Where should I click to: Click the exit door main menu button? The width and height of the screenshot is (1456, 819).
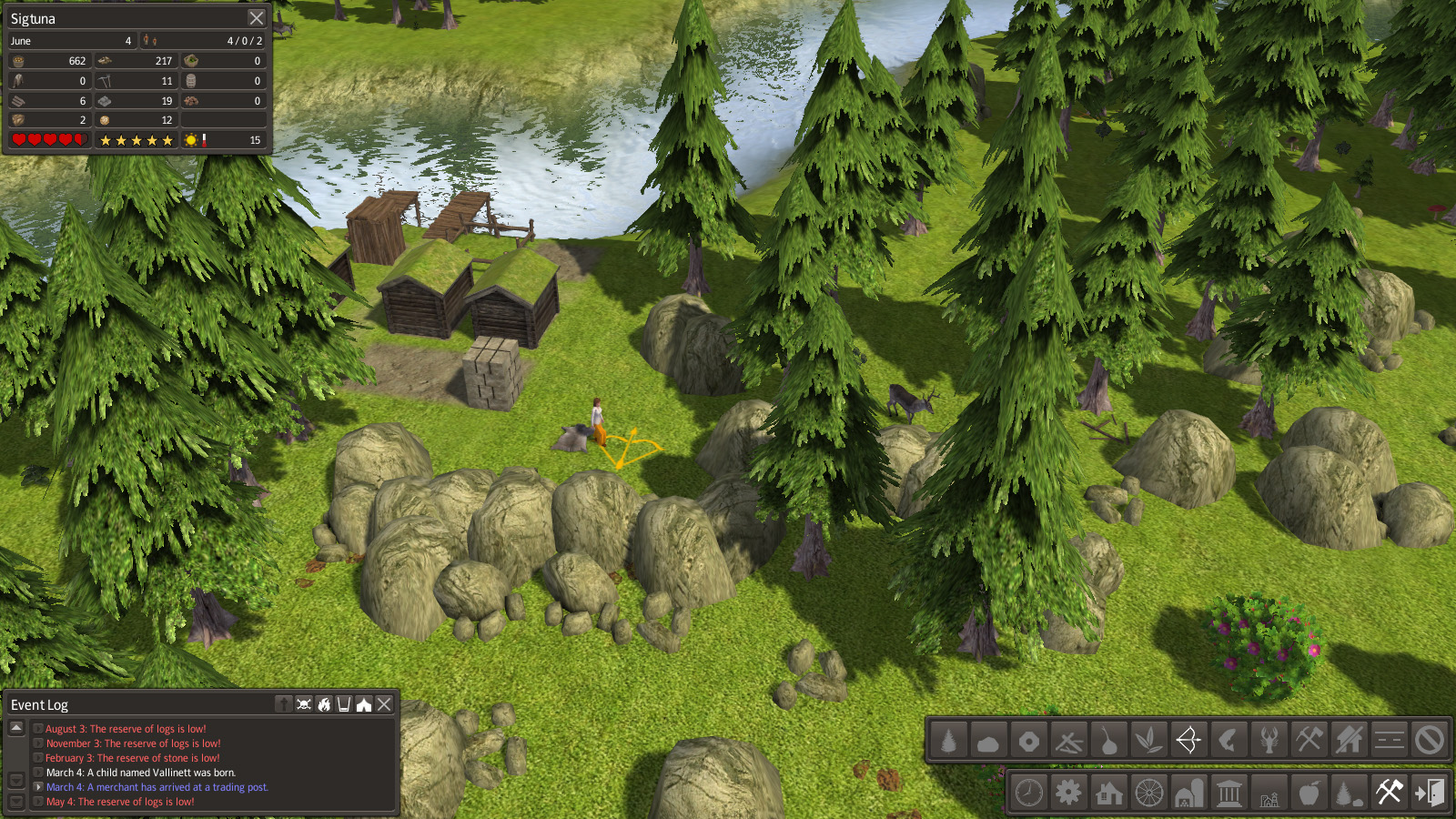point(1430,793)
